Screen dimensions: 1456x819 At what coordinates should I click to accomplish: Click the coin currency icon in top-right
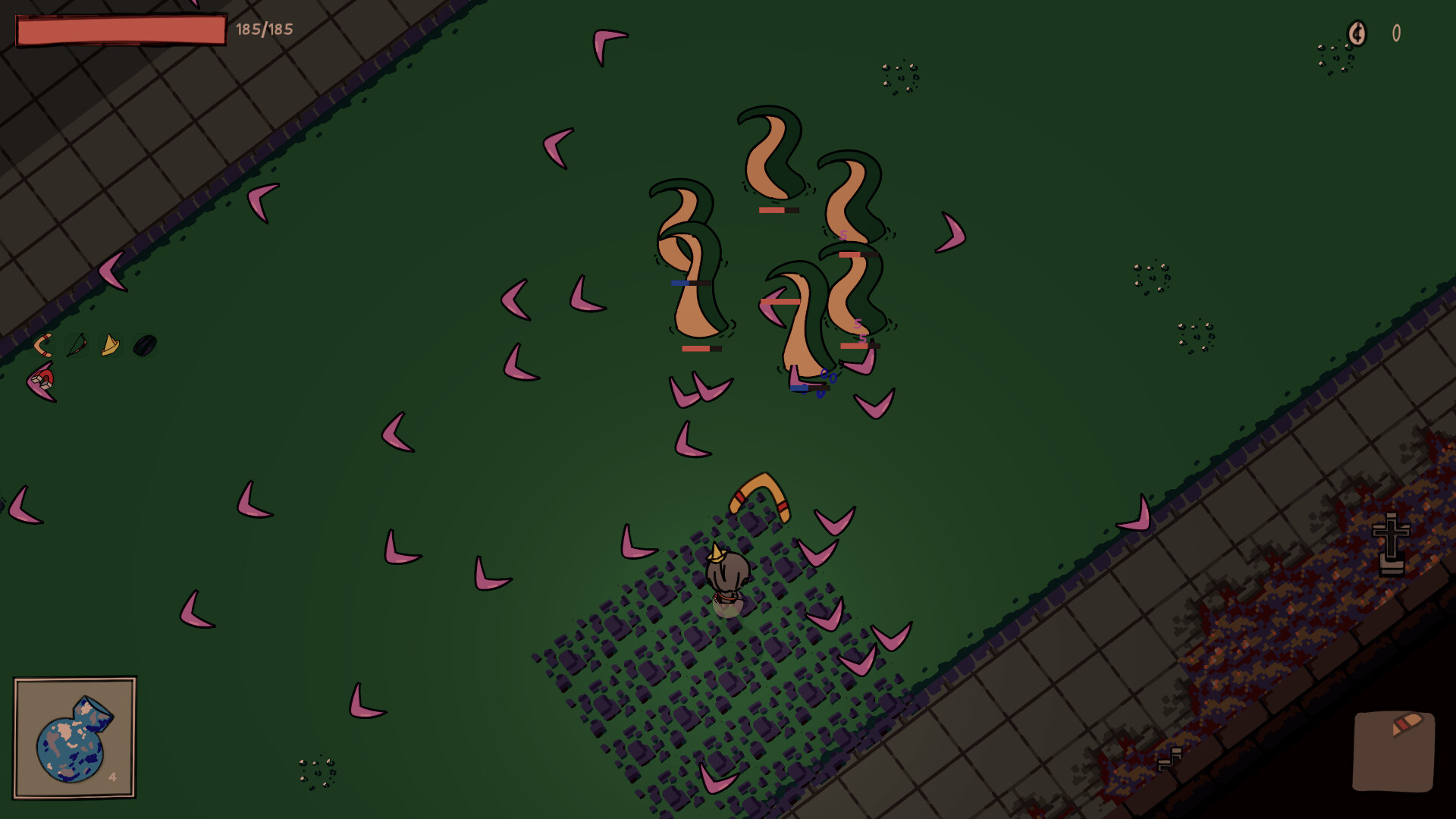point(1357,33)
